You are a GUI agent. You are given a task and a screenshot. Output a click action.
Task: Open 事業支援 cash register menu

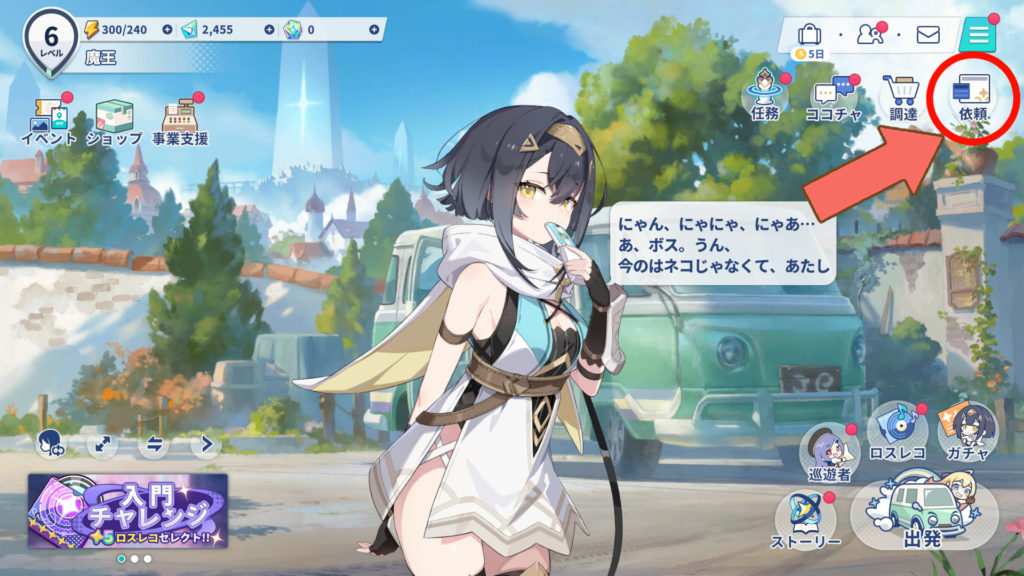click(180, 120)
